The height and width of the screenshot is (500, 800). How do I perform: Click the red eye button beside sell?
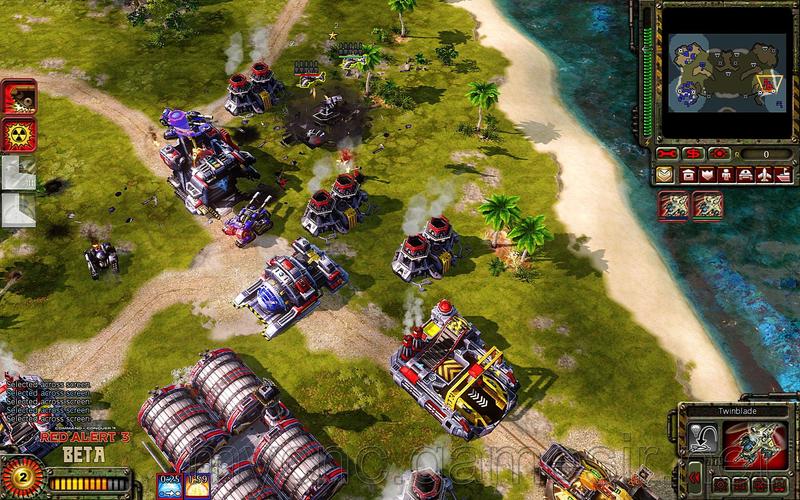(x=718, y=154)
